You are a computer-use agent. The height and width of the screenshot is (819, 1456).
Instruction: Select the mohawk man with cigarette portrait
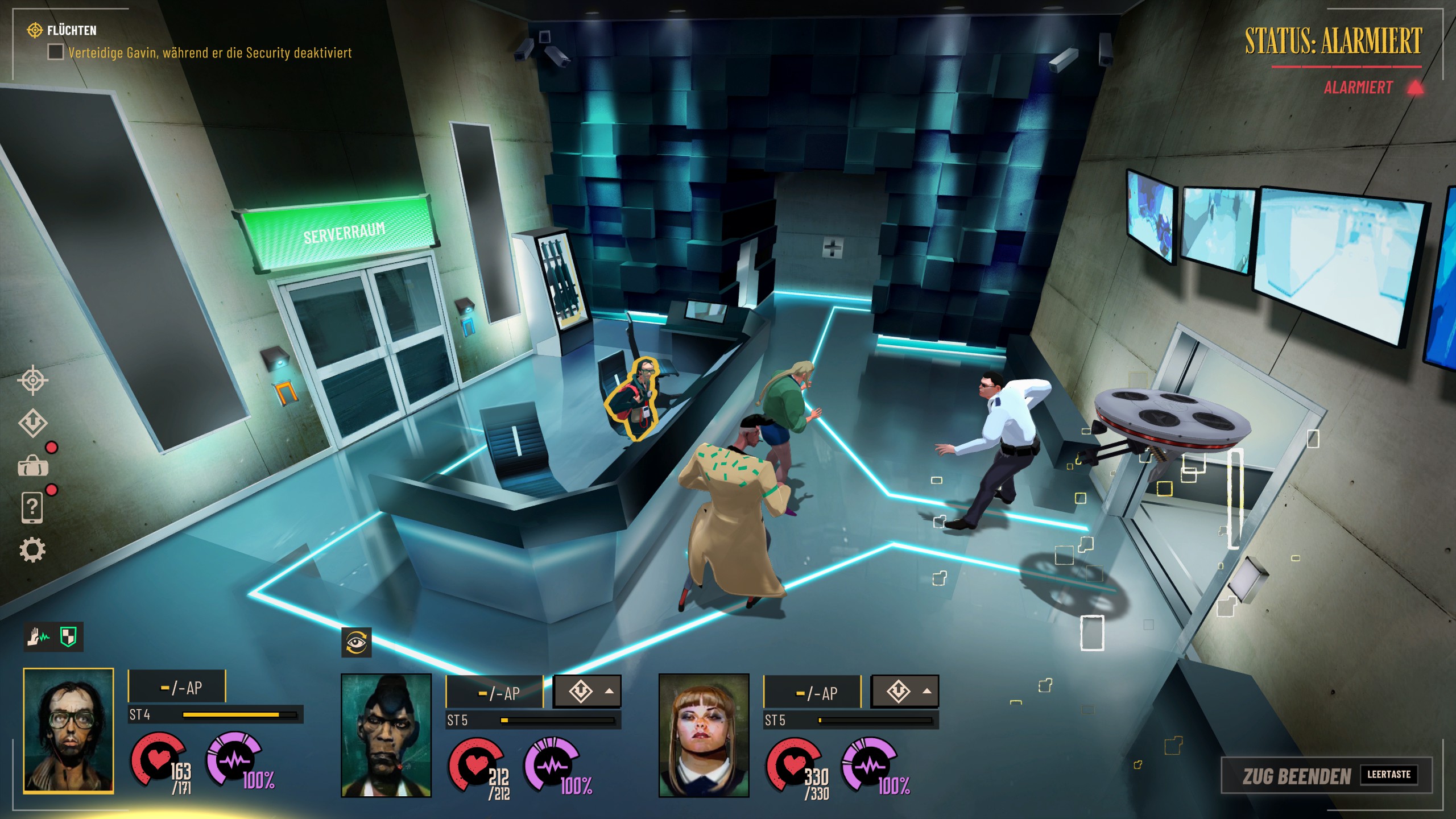point(386,735)
